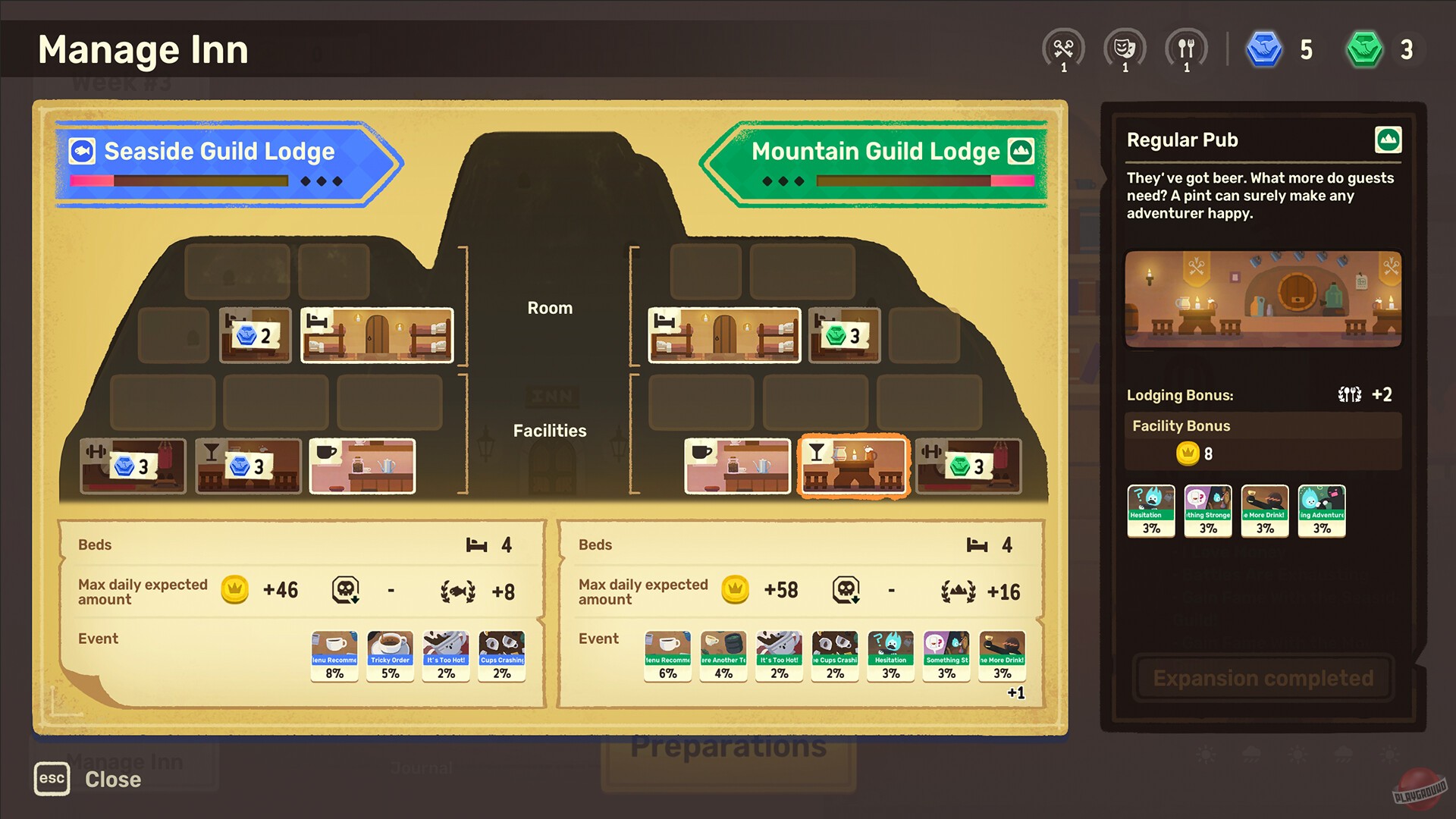Click the crown coin icon next to +58

(x=734, y=590)
